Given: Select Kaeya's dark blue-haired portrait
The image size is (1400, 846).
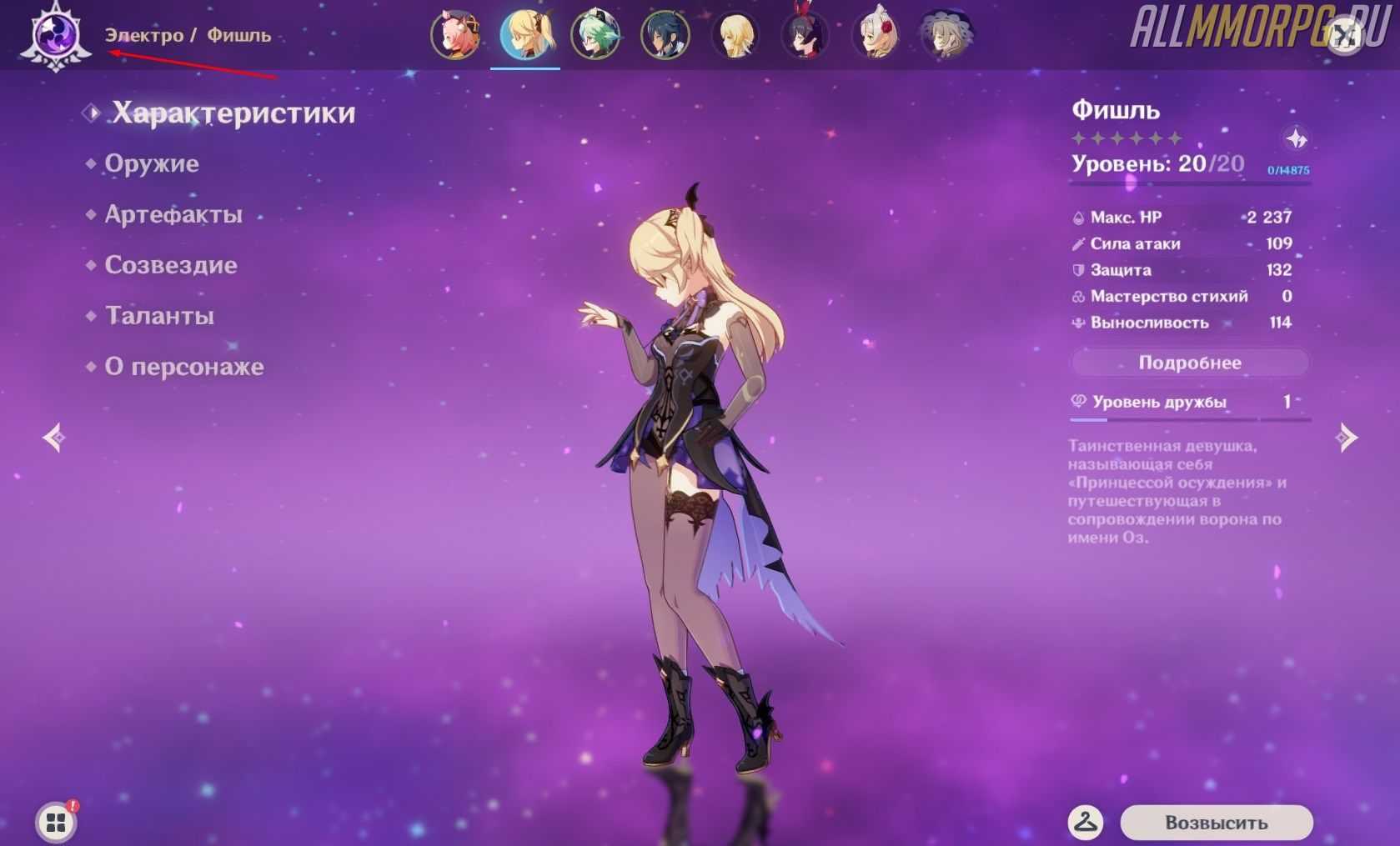Looking at the screenshot, I should coord(665,35).
